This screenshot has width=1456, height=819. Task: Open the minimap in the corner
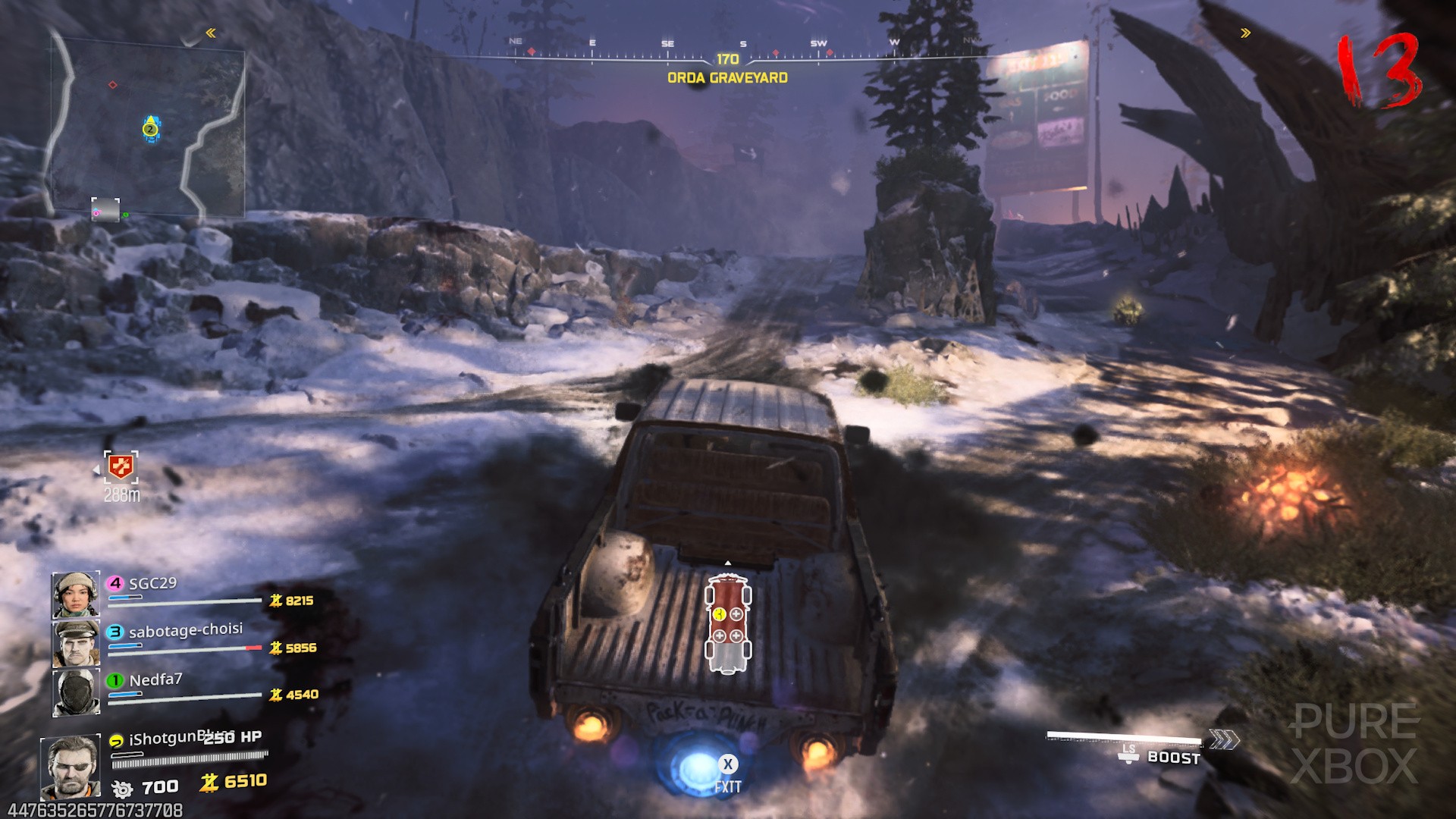(x=149, y=125)
